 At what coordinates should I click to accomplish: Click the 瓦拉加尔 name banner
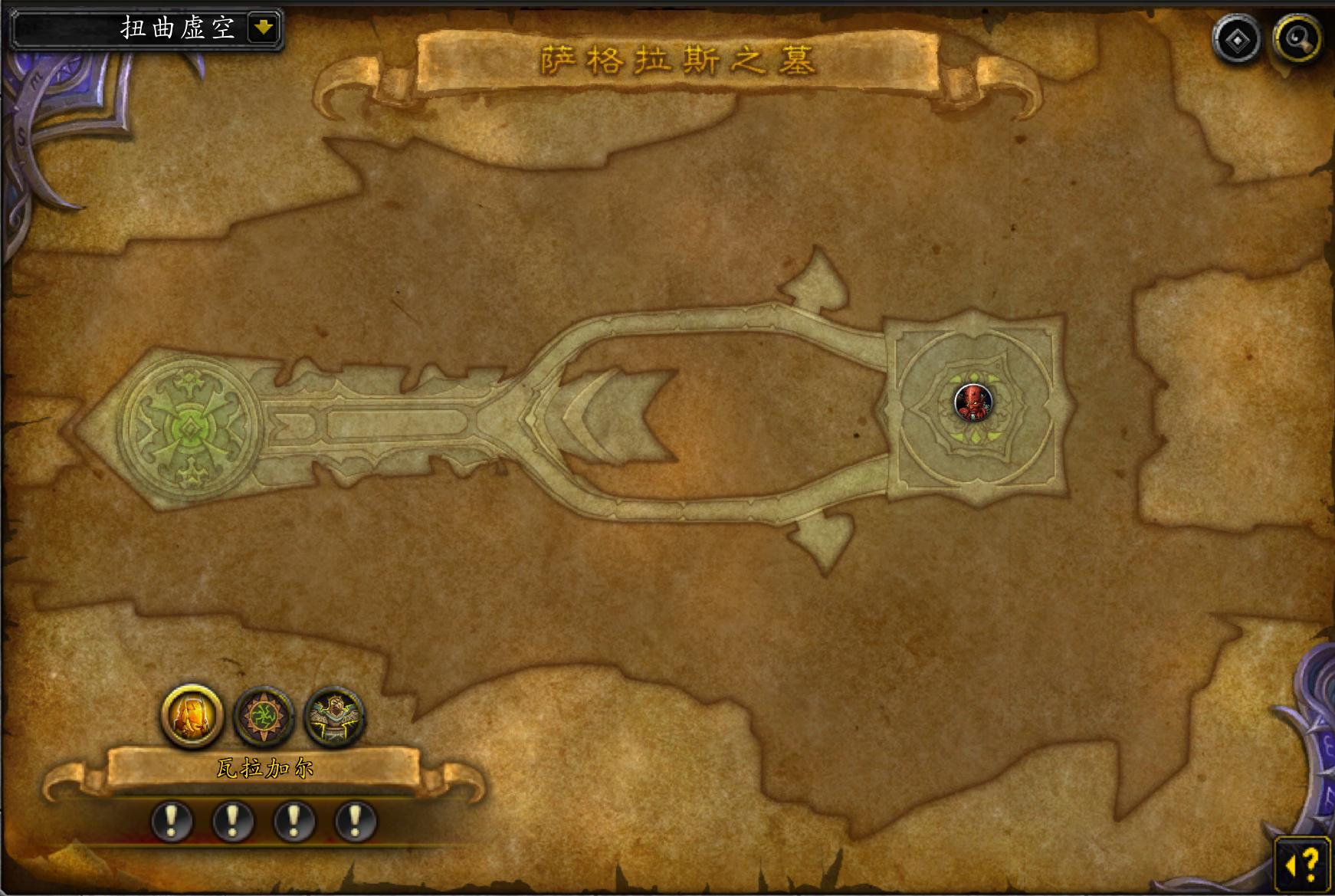(x=264, y=769)
